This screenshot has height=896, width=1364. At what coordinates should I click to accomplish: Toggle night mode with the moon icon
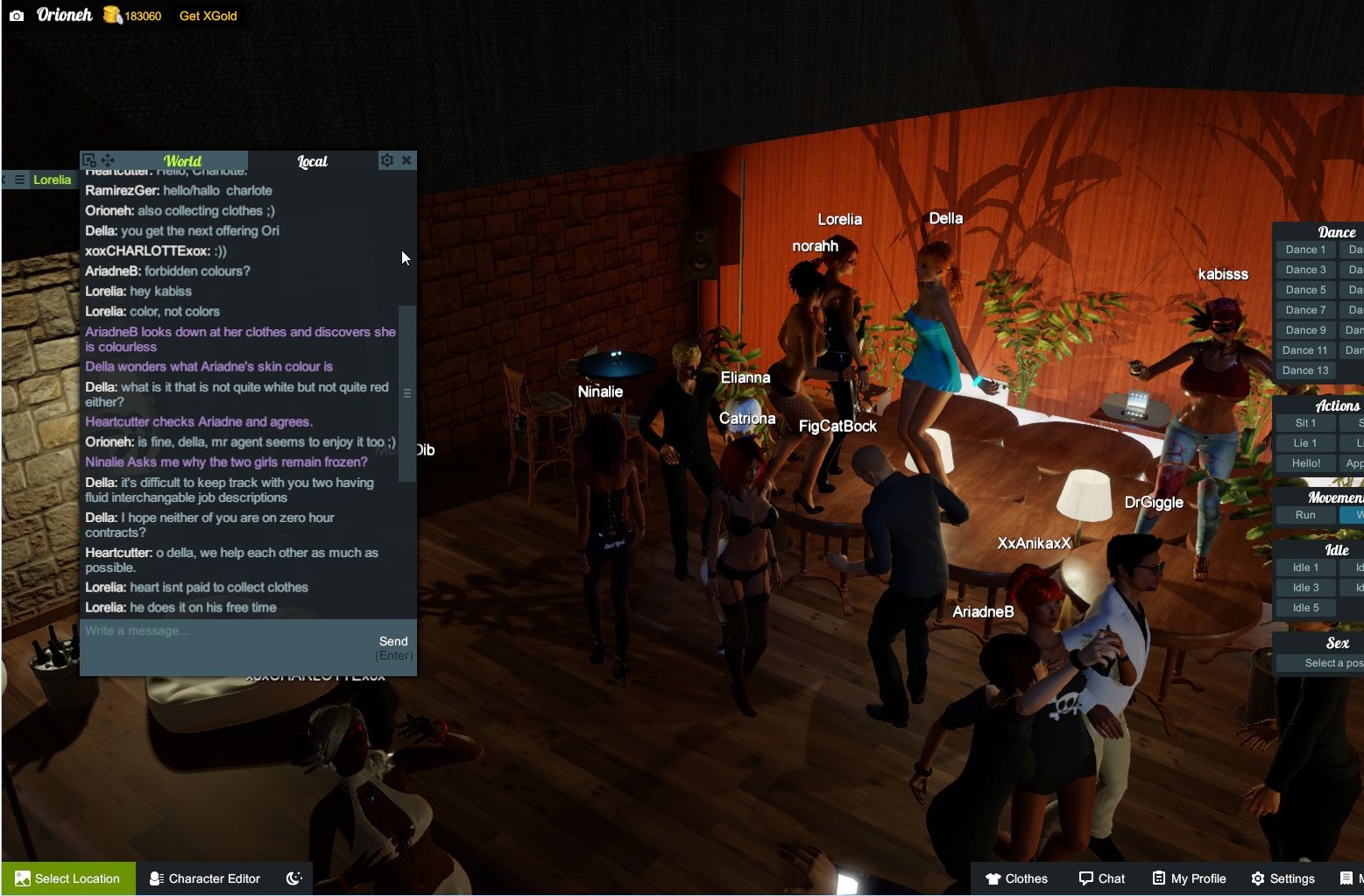294,878
